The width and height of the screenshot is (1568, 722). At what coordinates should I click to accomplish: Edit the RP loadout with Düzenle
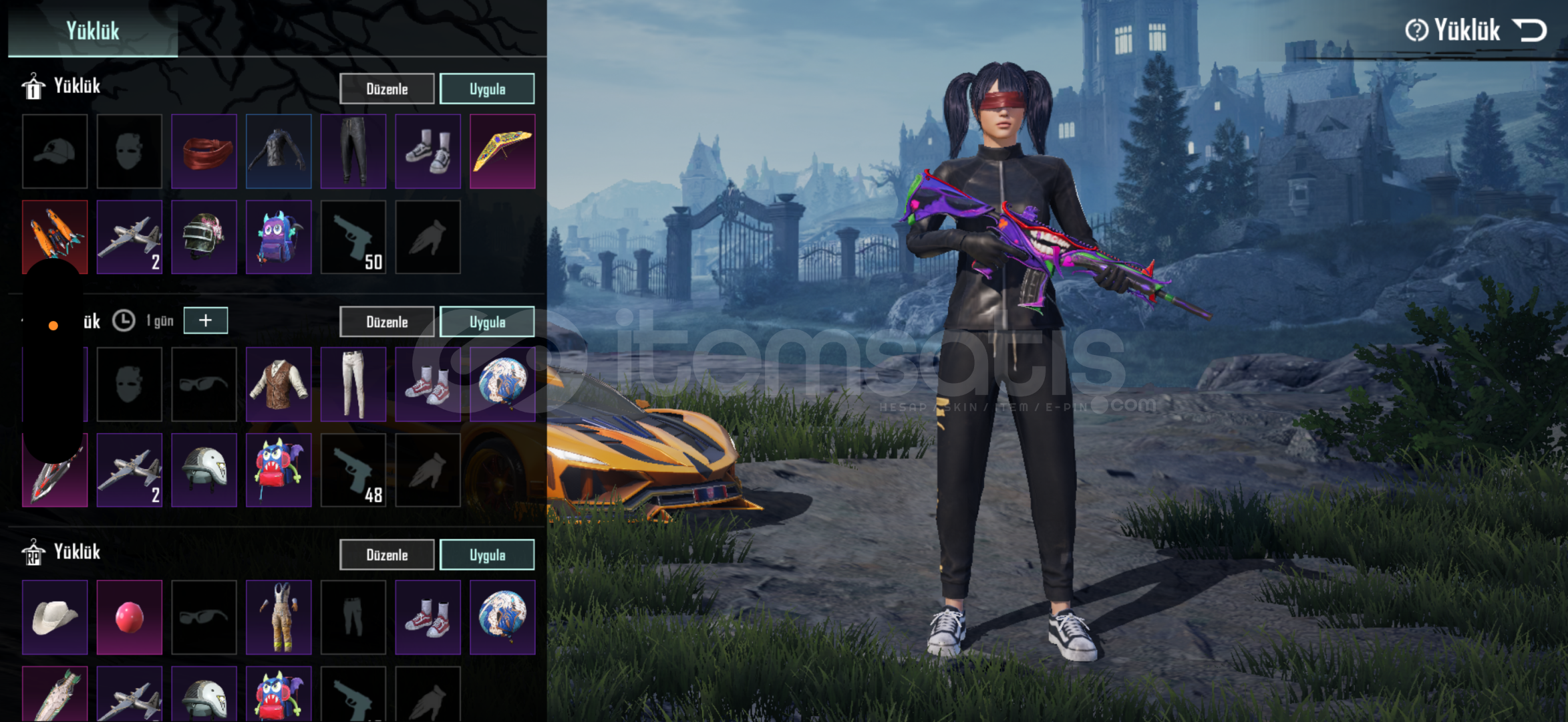coord(387,555)
